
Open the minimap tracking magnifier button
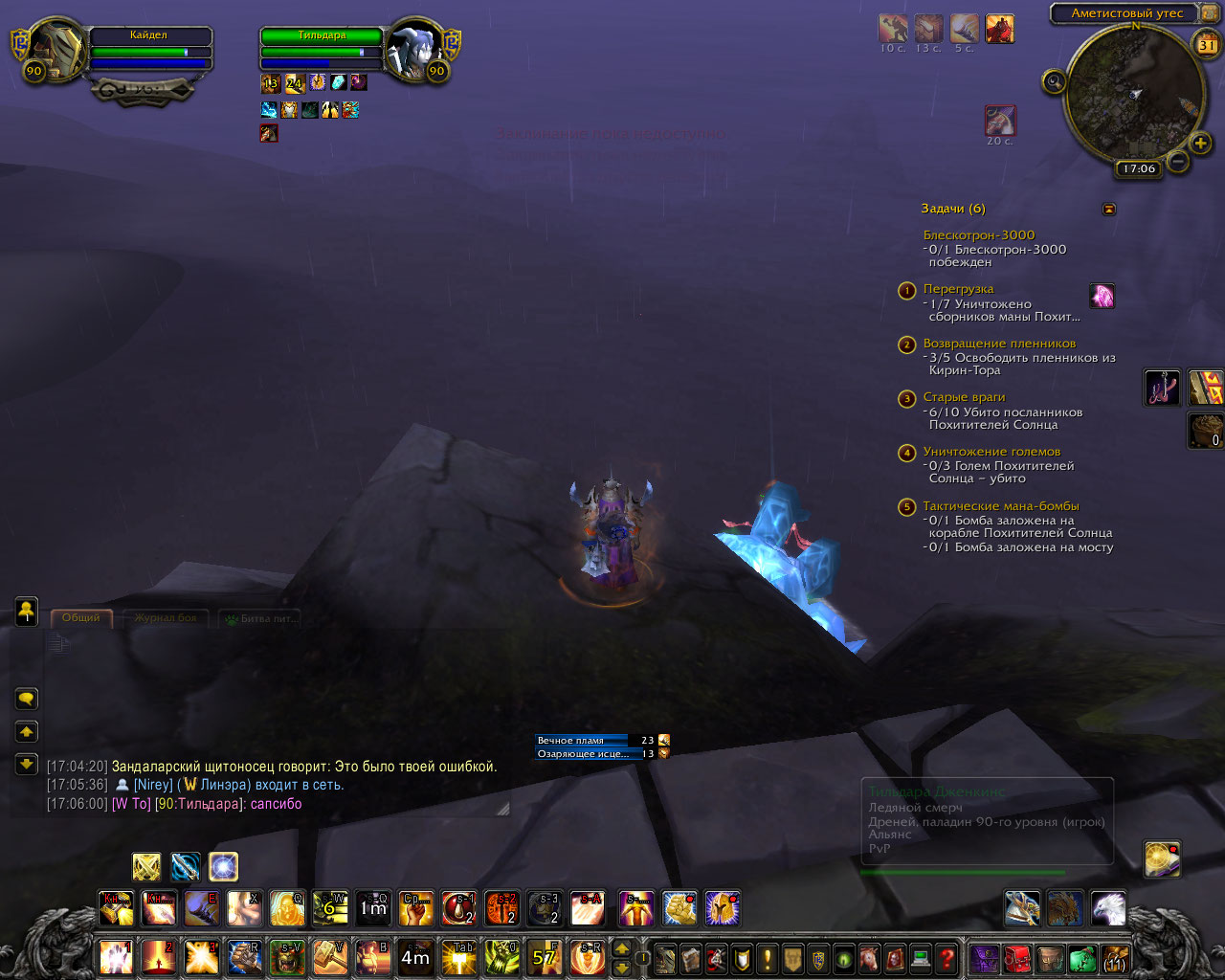click(x=1054, y=82)
